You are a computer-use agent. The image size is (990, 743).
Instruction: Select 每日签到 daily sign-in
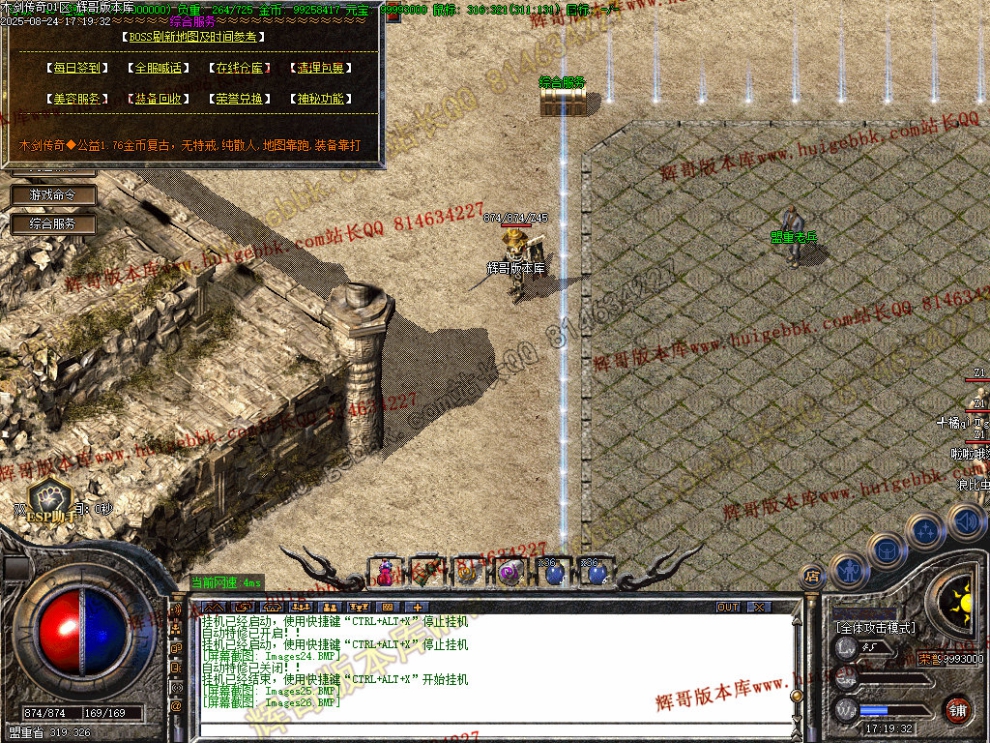point(77,69)
